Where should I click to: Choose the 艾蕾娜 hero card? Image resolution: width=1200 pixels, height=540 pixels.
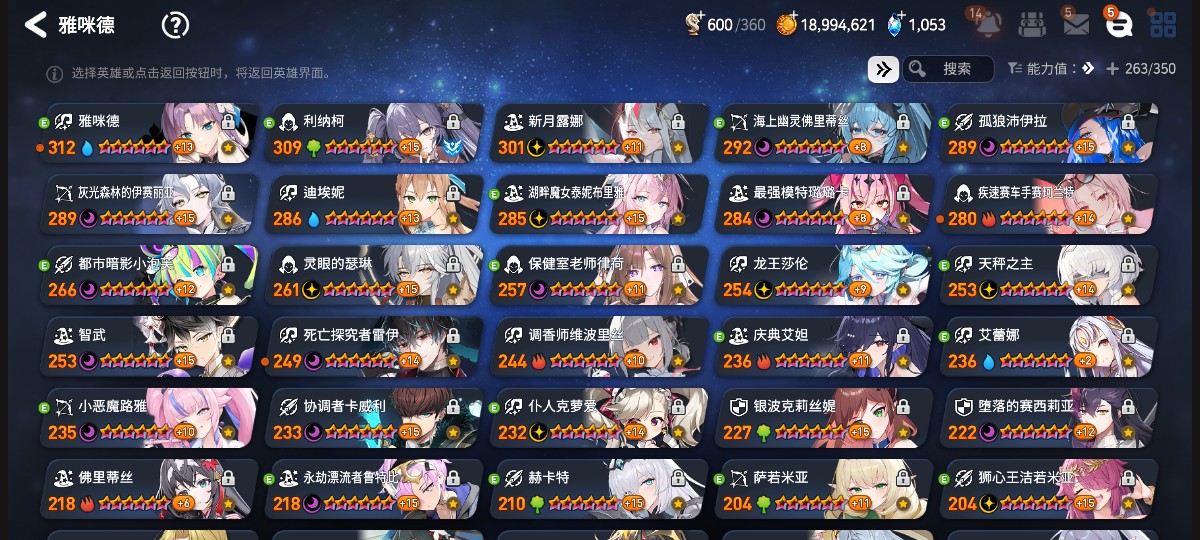point(1049,347)
